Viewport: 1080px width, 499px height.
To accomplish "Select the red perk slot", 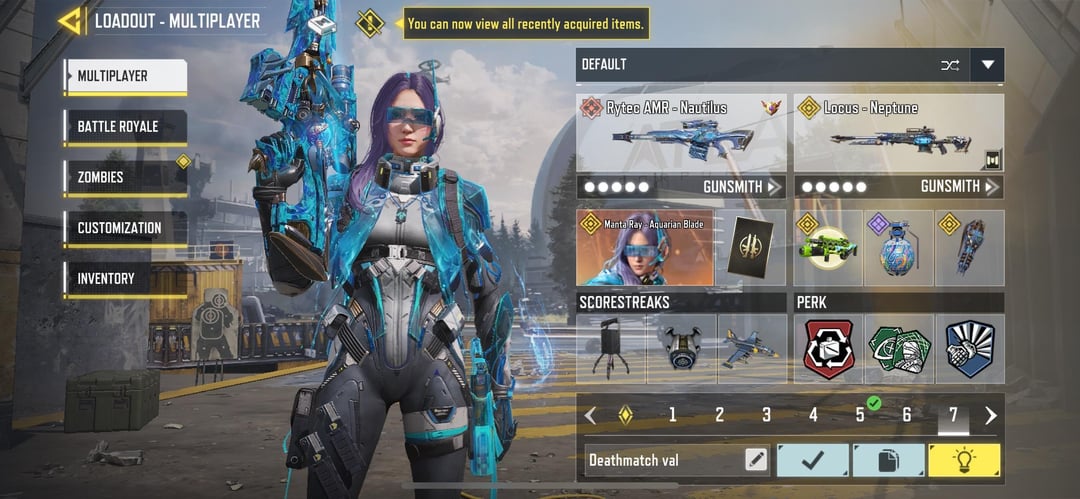I will tap(829, 349).
